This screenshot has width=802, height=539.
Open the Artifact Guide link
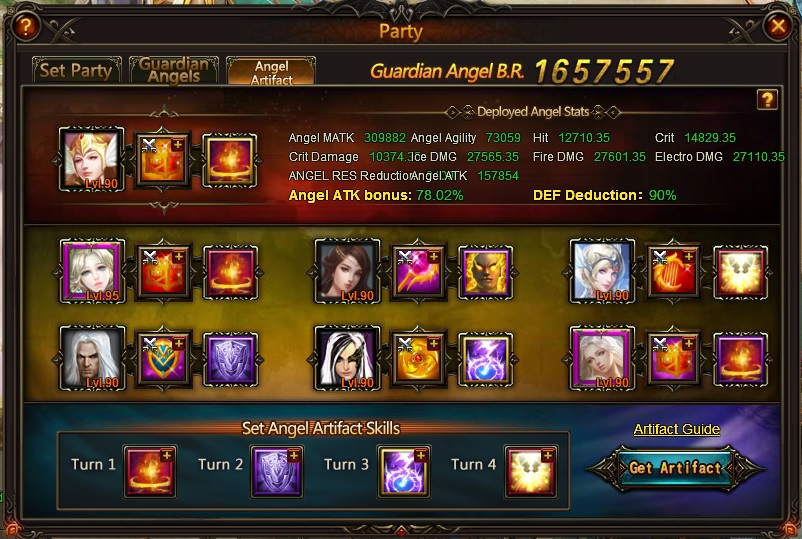(676, 429)
